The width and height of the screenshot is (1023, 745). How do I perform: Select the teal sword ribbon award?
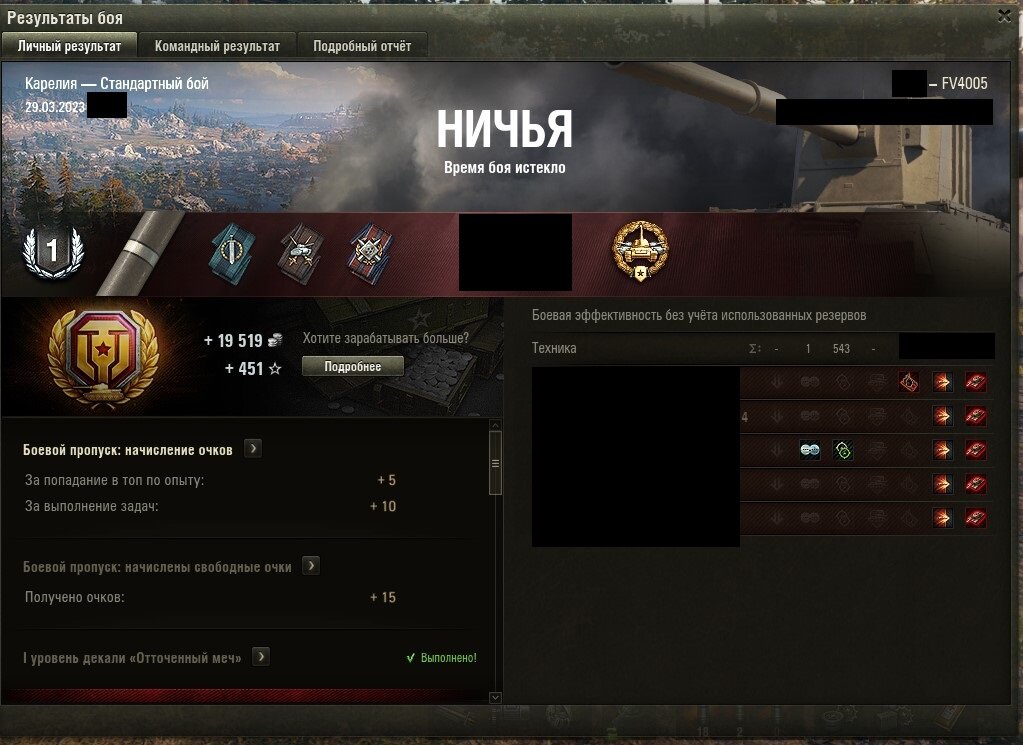233,252
